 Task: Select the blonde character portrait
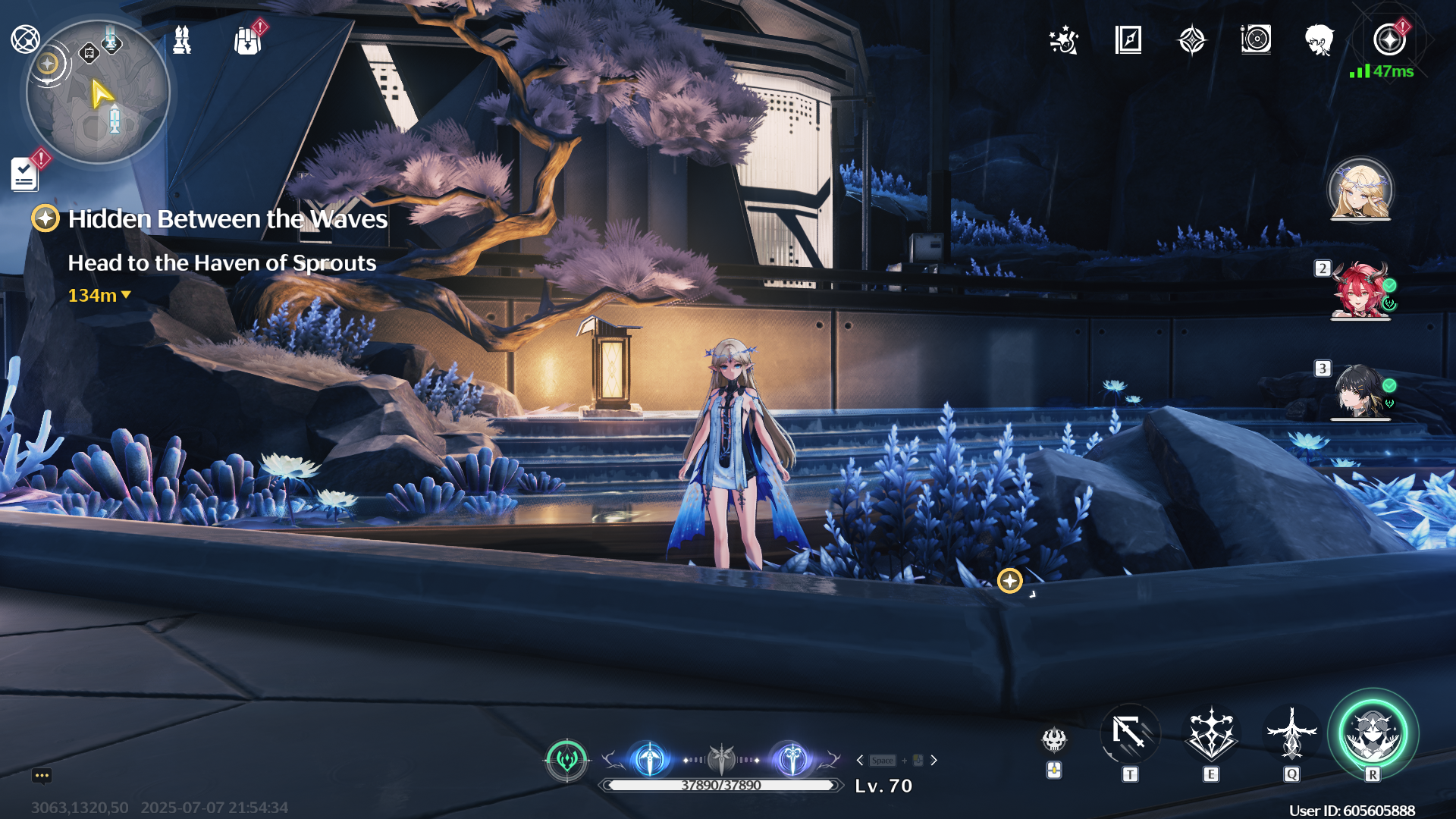coord(1360,189)
